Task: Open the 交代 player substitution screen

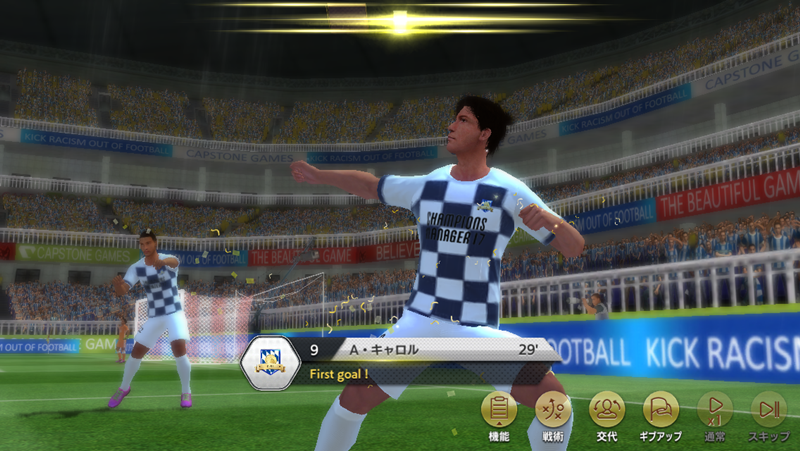Action: (x=607, y=410)
